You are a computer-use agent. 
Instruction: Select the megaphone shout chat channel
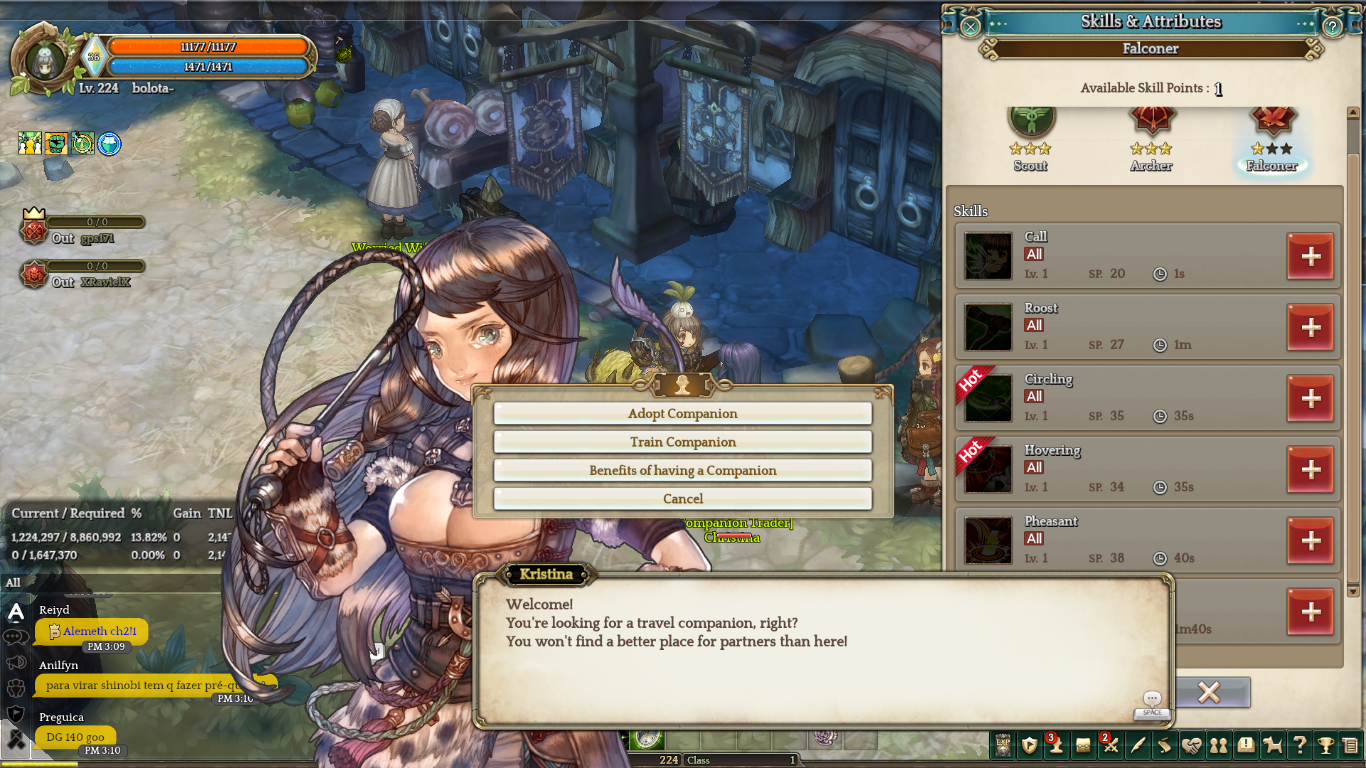point(16,662)
